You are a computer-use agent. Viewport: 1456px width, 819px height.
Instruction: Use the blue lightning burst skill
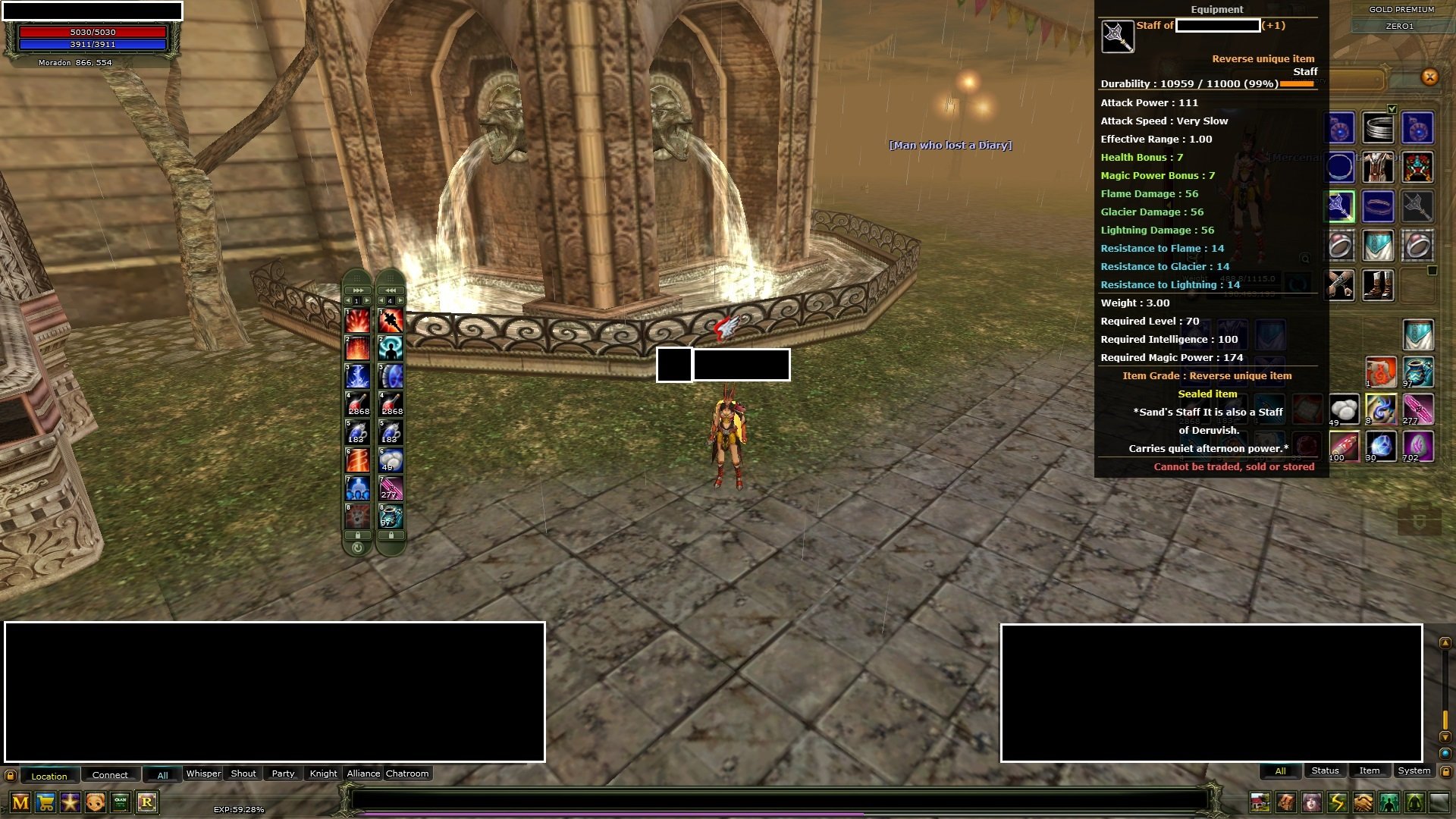point(357,376)
